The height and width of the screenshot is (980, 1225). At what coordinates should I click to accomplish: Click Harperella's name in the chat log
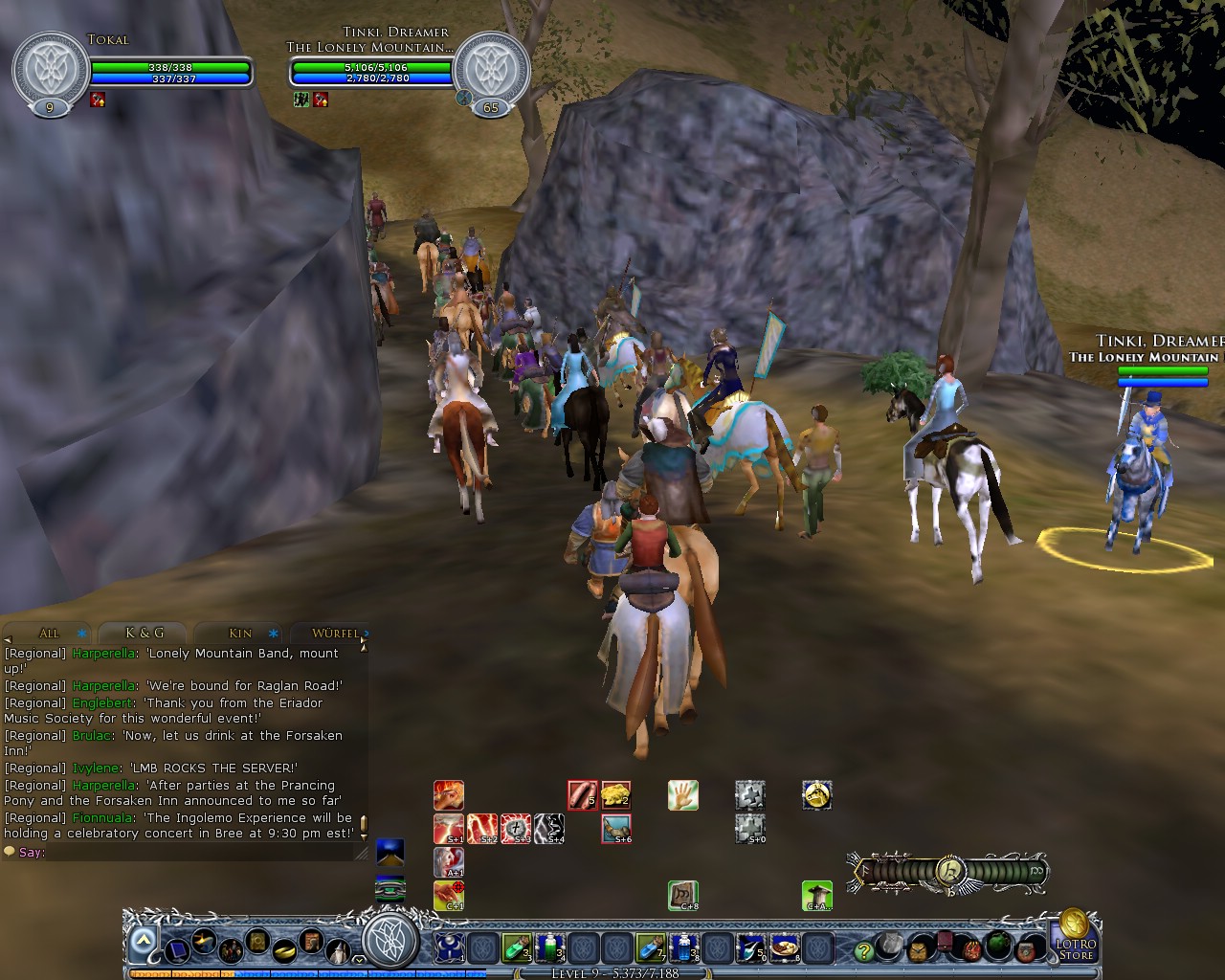click(x=105, y=652)
